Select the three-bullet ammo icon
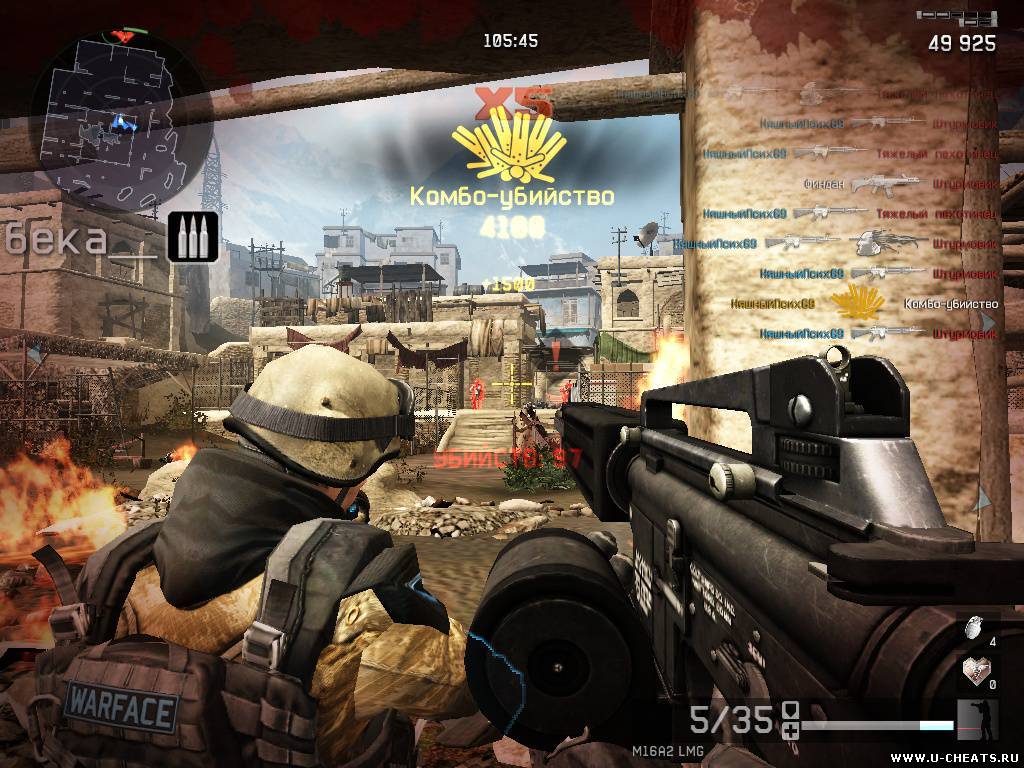 coord(193,237)
